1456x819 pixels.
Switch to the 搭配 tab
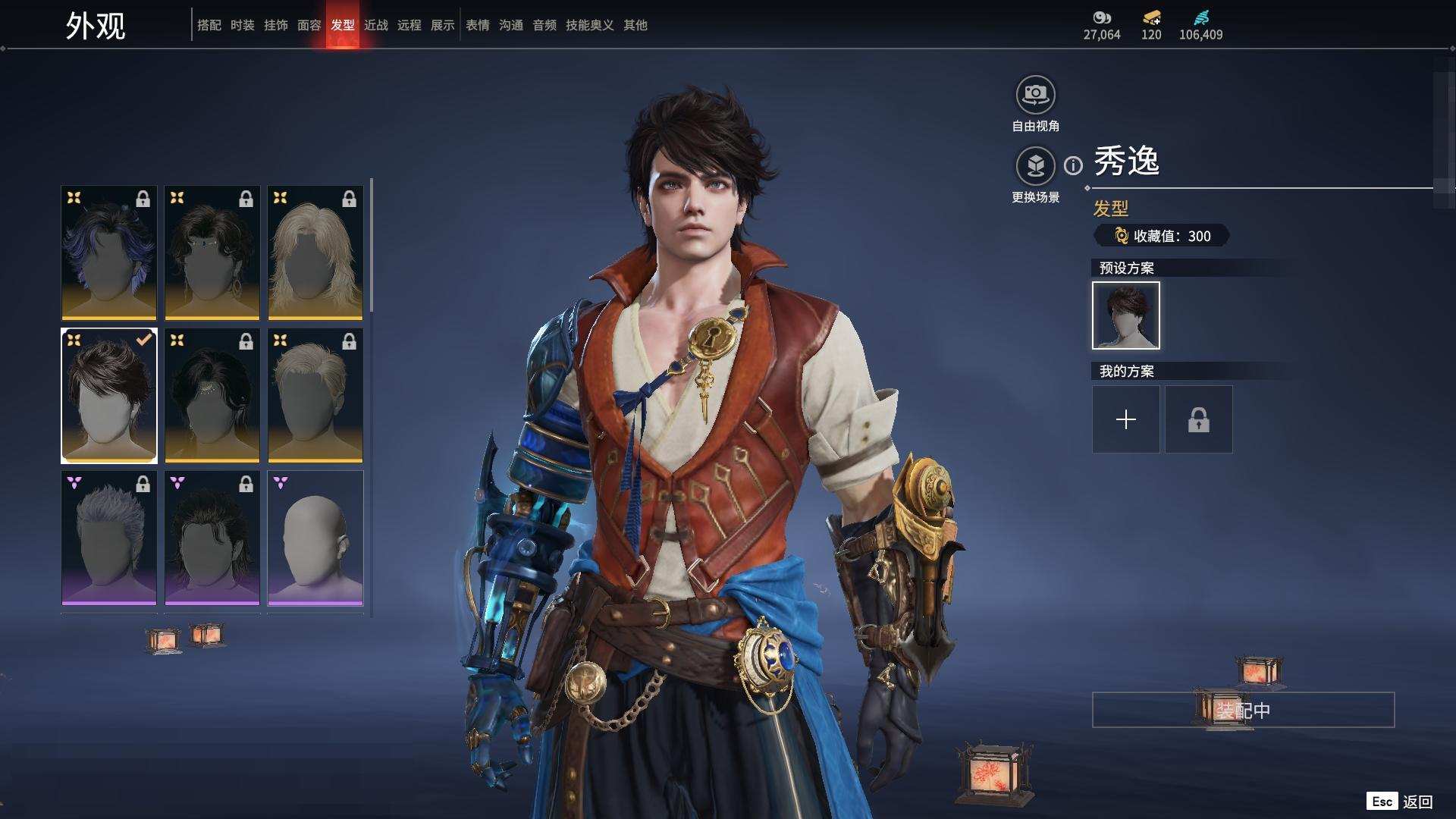click(x=209, y=25)
